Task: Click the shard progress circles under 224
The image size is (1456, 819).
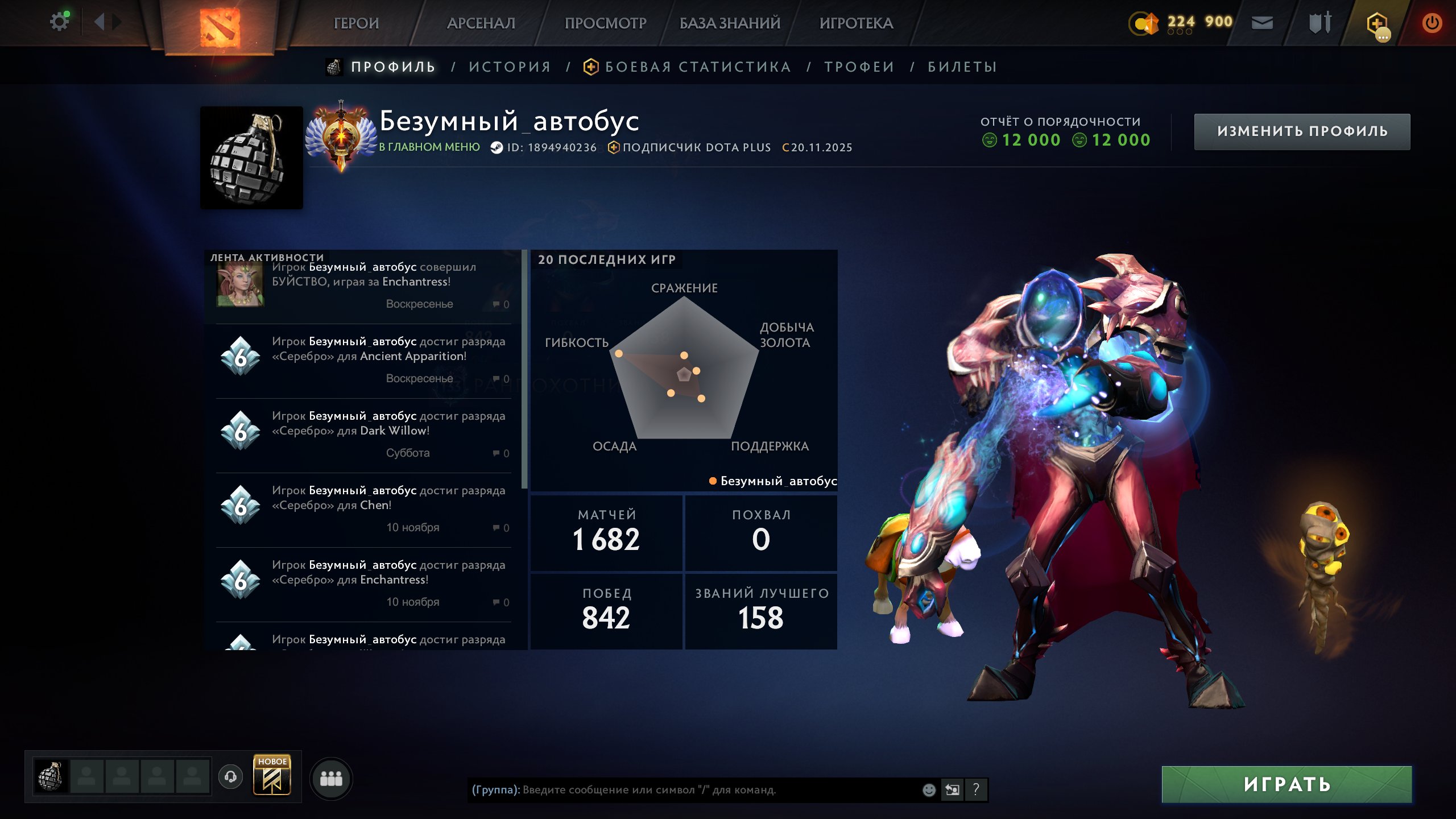Action: tap(1181, 32)
